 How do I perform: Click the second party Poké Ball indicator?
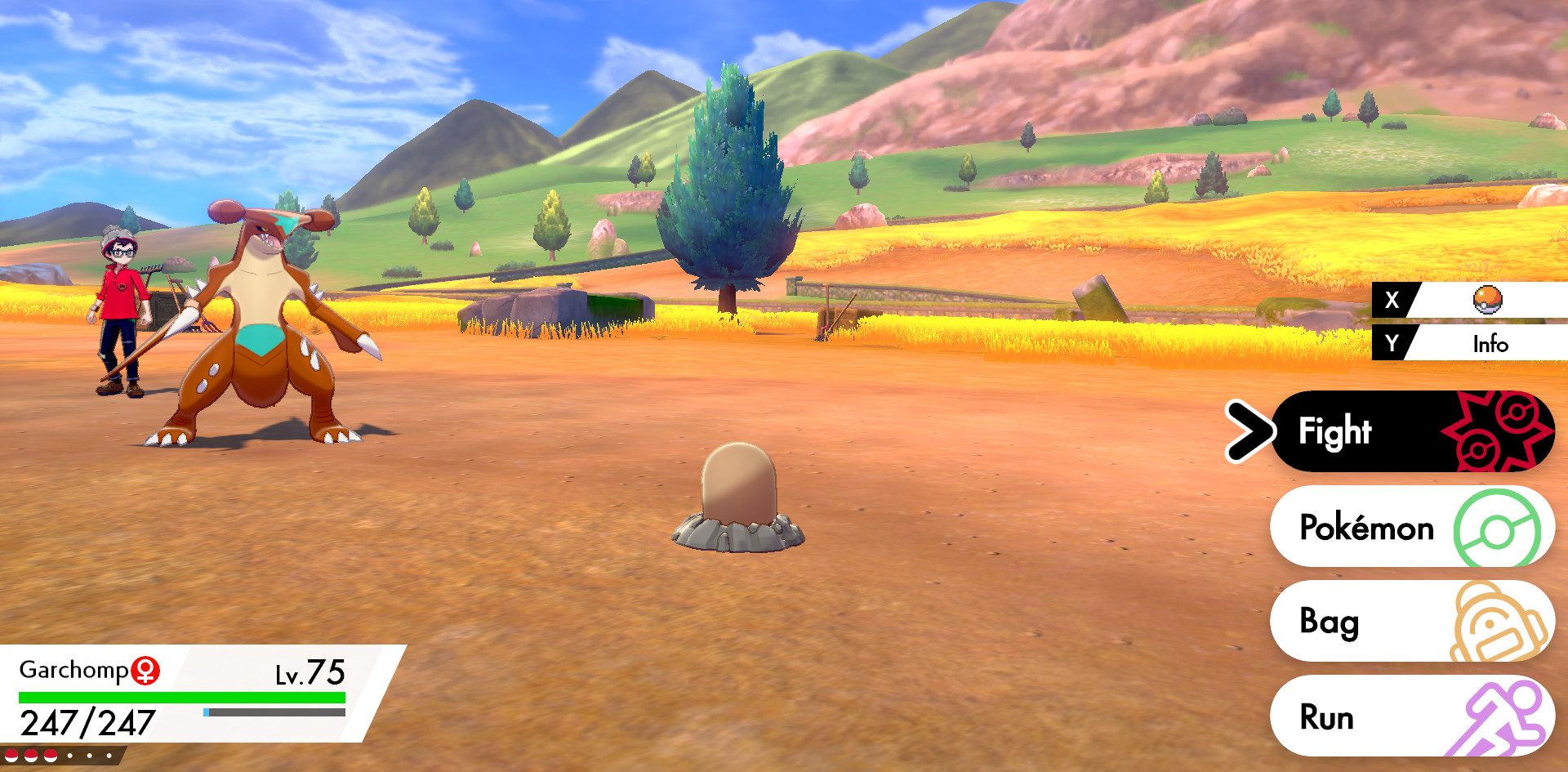[29, 755]
